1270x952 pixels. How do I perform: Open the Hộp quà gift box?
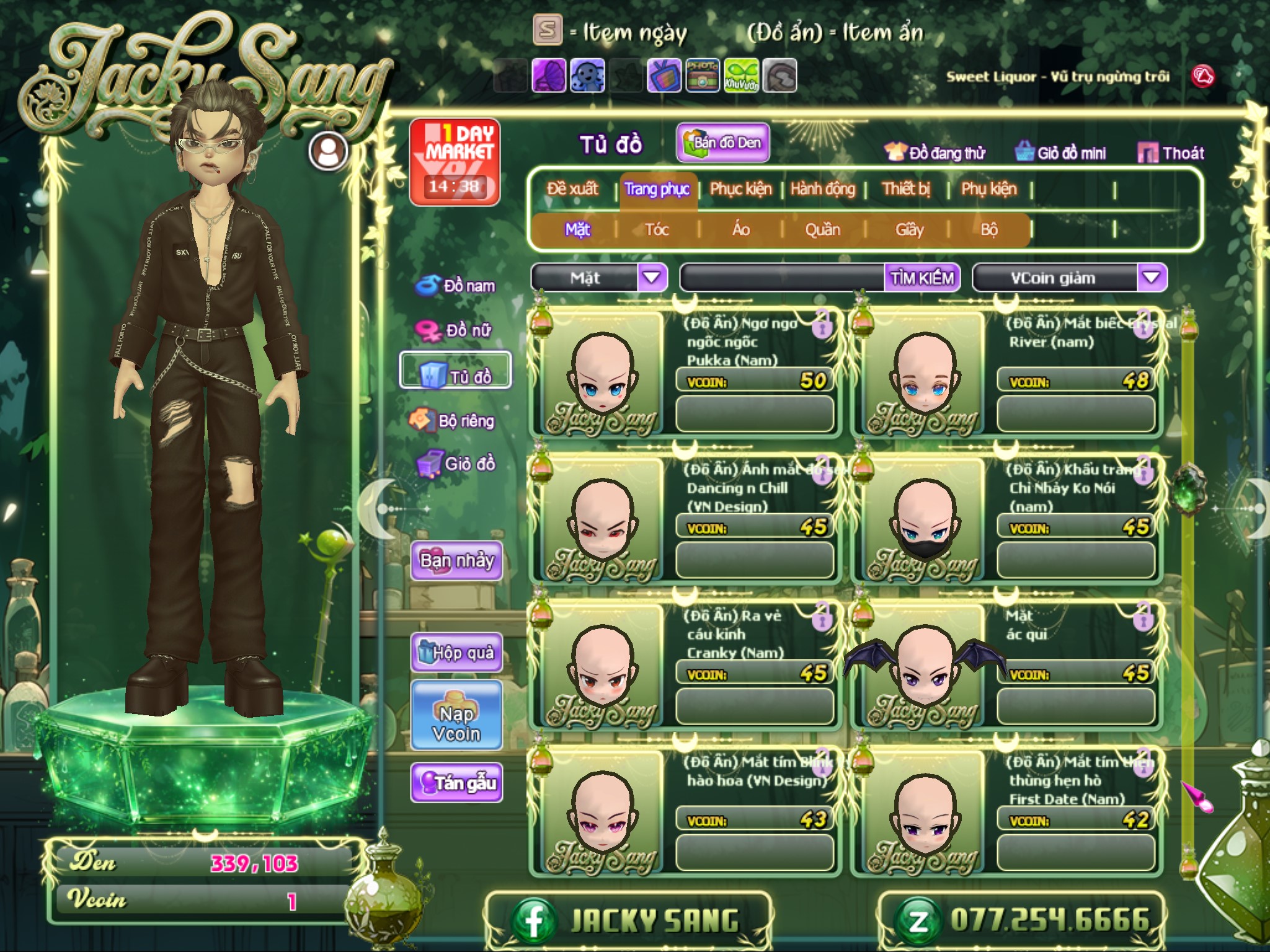[x=456, y=653]
